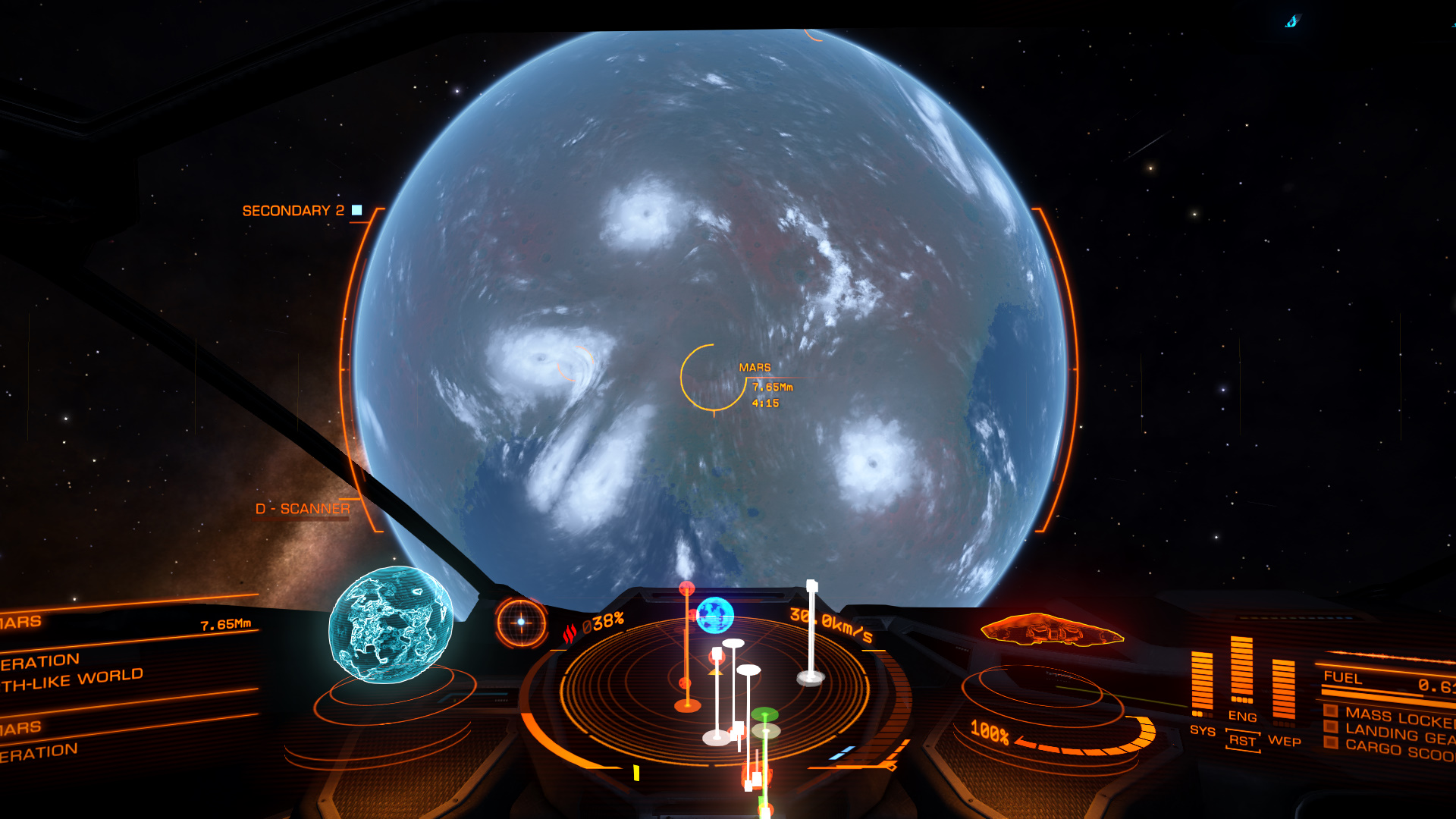
Task: Select the blue planet marker on radar
Action: coord(714,615)
